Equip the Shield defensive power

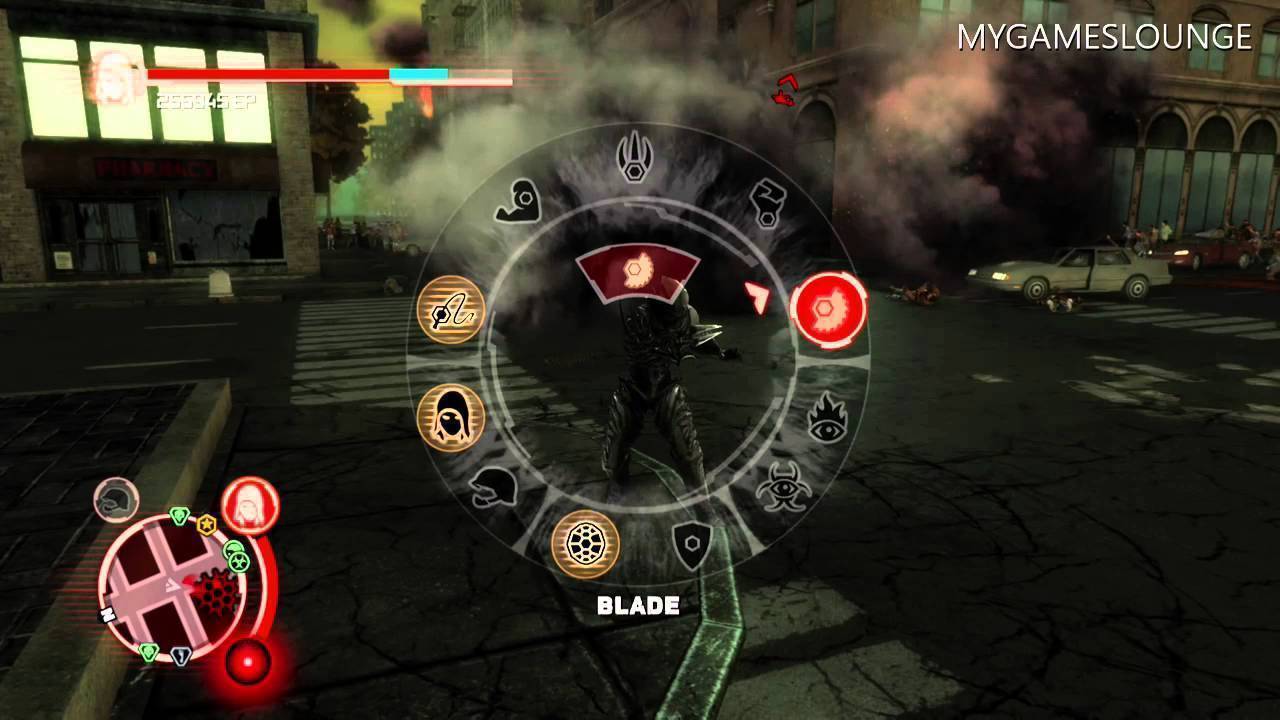pos(691,546)
